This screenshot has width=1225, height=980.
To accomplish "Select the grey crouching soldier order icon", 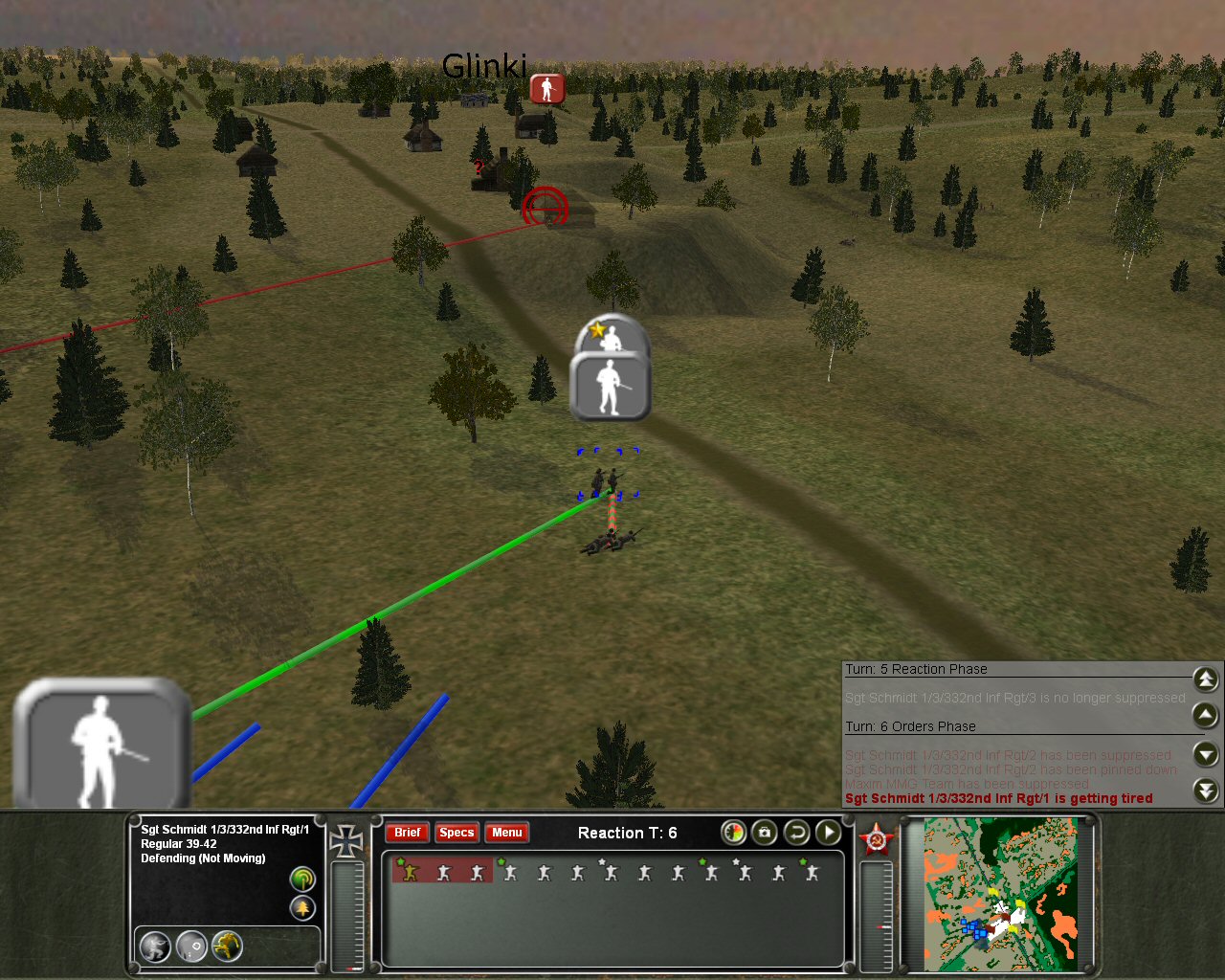I will pyautogui.click(x=155, y=947).
